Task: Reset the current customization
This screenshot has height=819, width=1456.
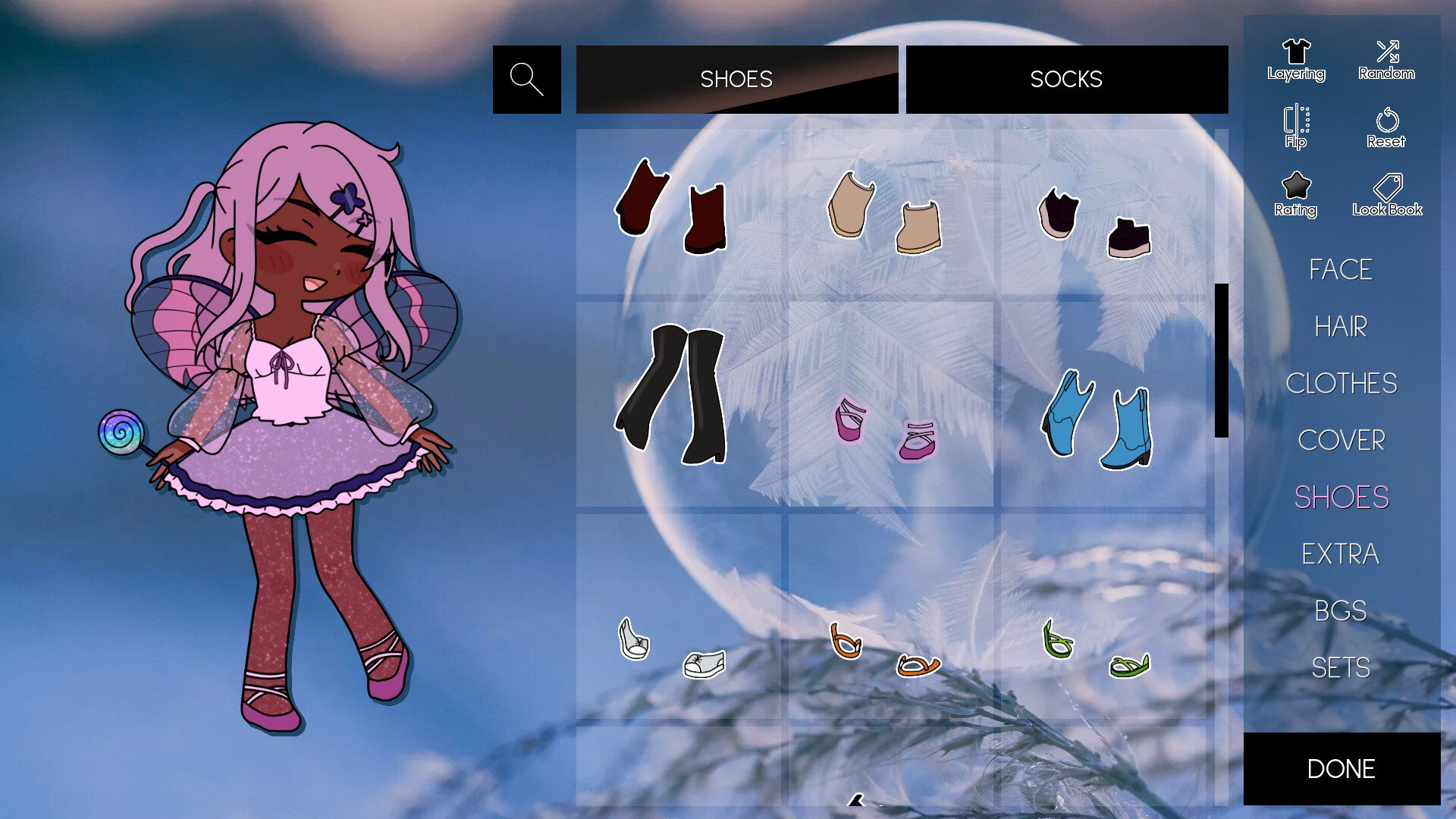Action: (x=1386, y=125)
